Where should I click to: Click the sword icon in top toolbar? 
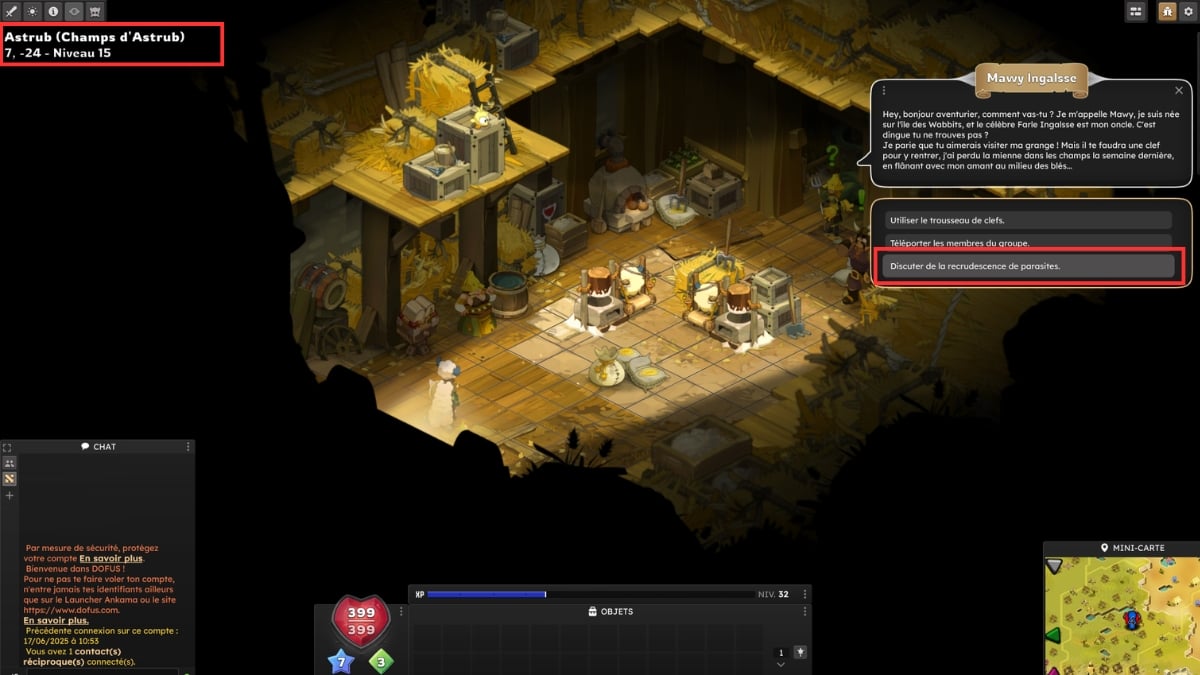(x=12, y=12)
